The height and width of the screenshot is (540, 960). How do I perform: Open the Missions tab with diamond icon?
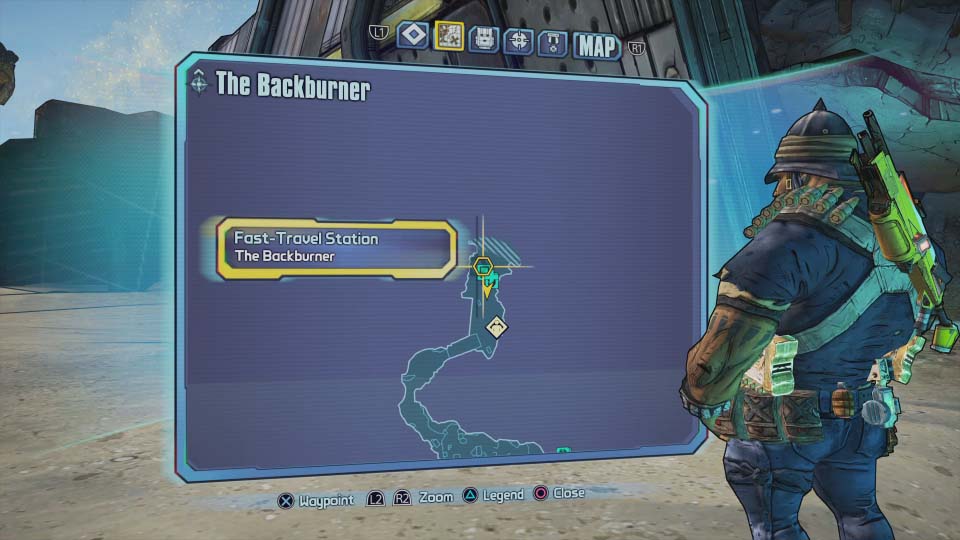[413, 37]
